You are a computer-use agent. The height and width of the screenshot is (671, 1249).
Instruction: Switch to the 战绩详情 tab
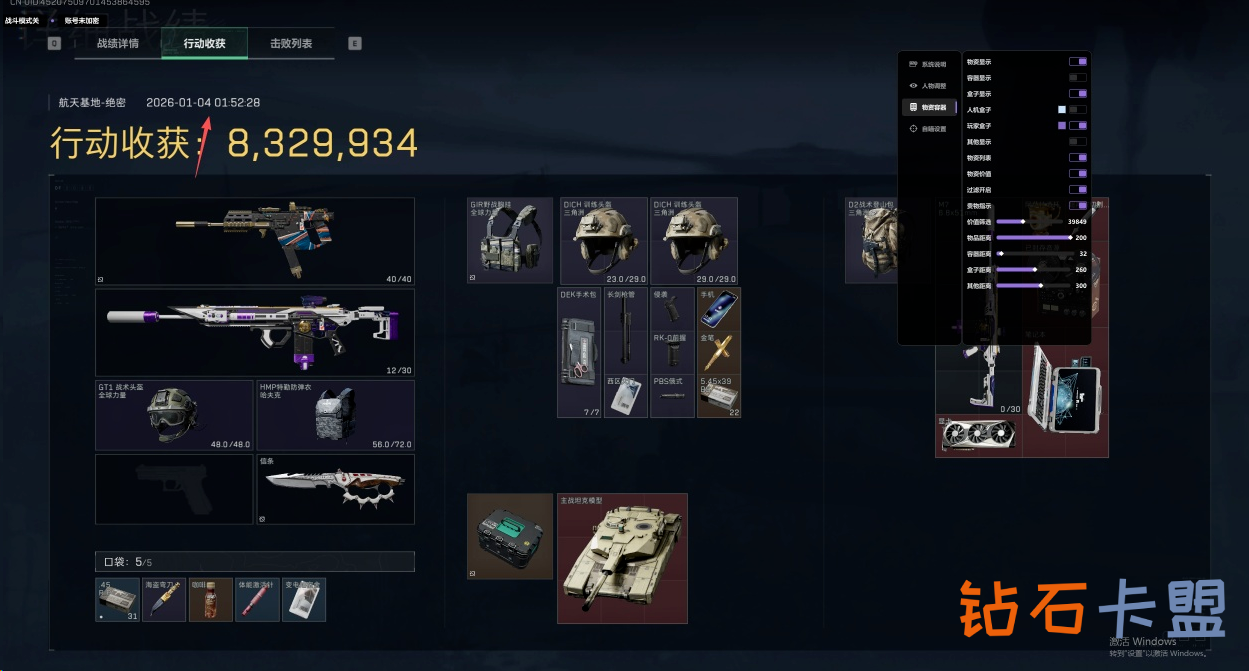tap(118, 44)
